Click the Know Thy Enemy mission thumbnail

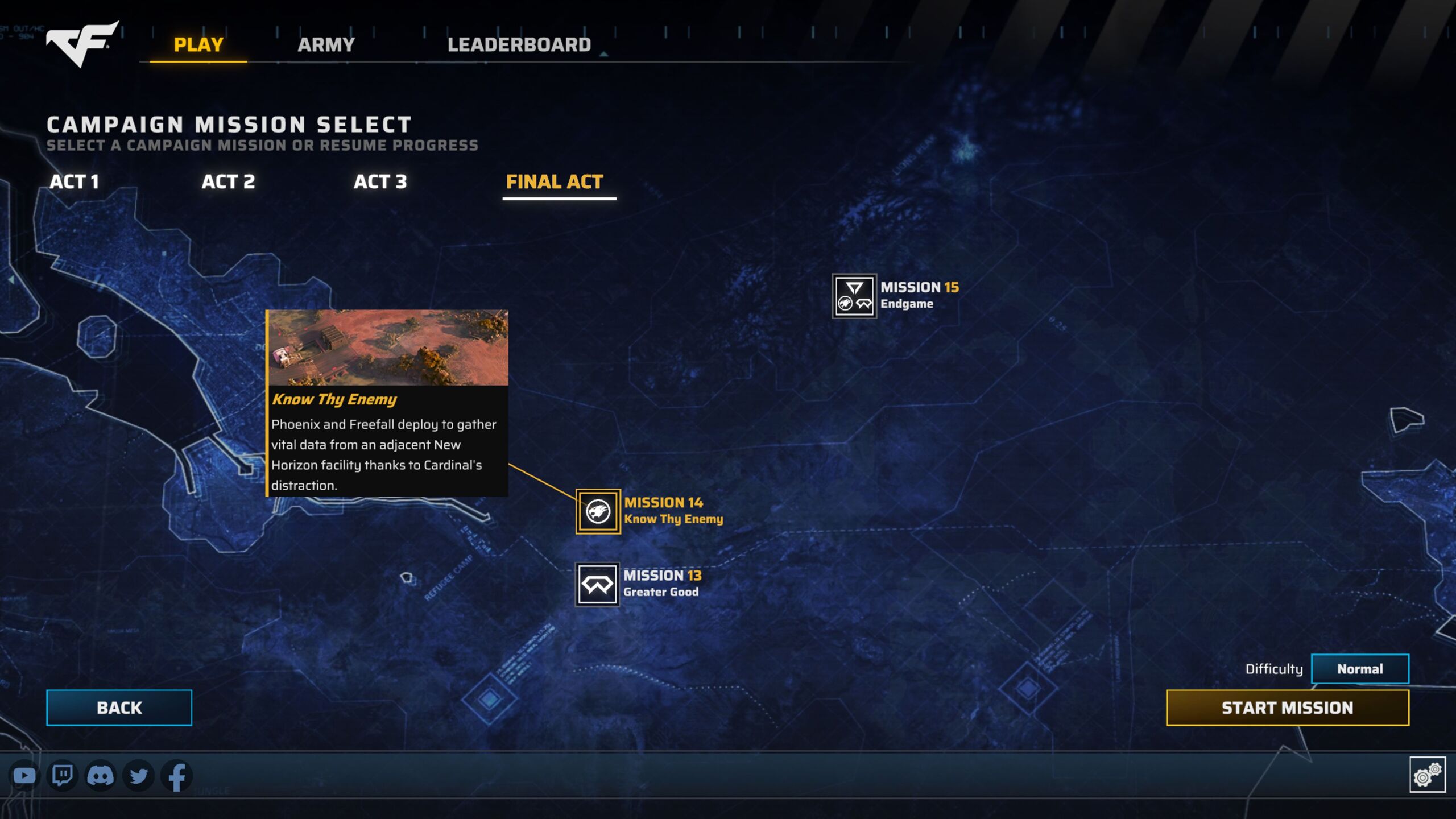[388, 348]
